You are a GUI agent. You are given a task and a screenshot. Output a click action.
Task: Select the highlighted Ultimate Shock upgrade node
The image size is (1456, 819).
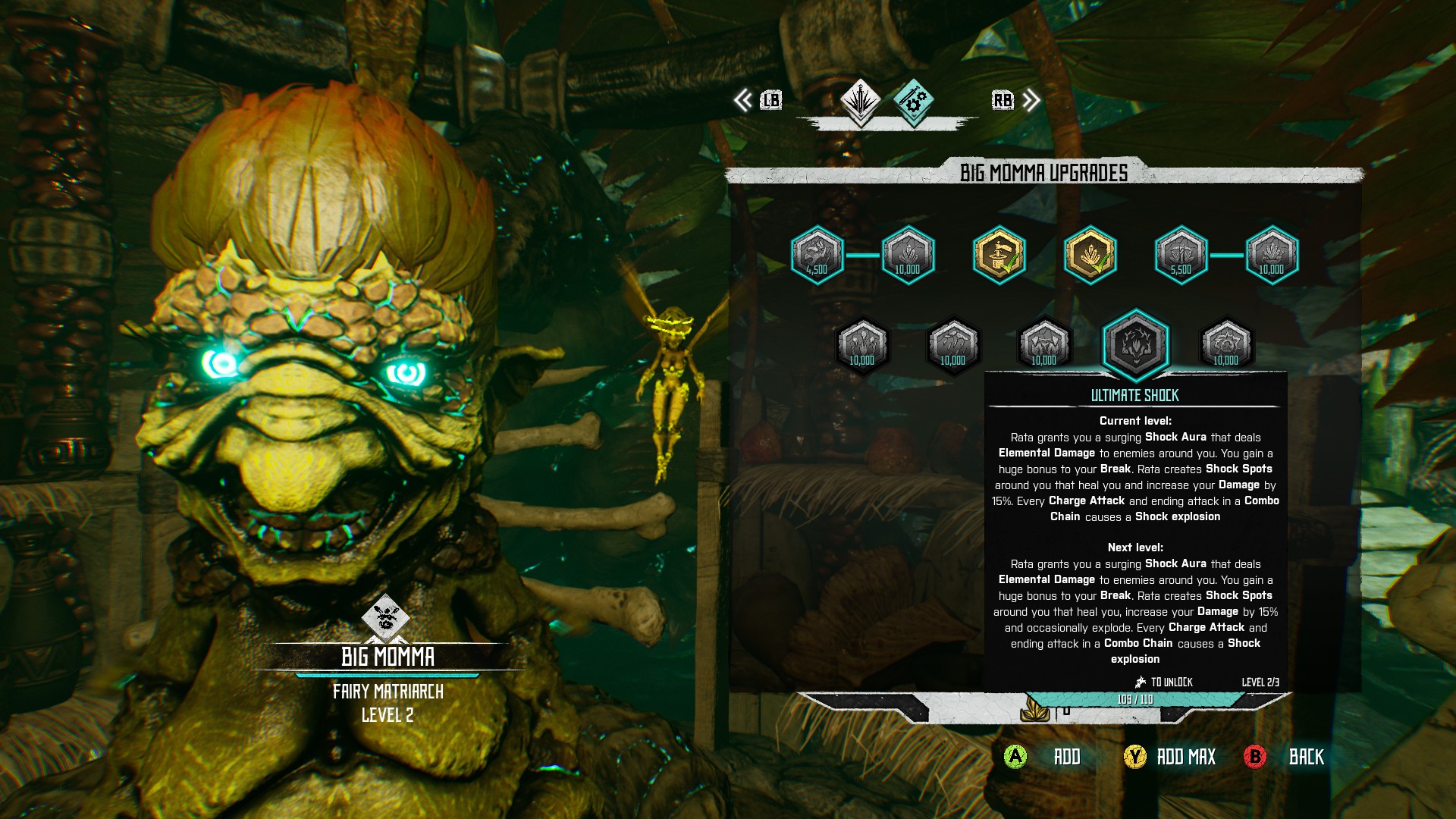coord(1135,344)
